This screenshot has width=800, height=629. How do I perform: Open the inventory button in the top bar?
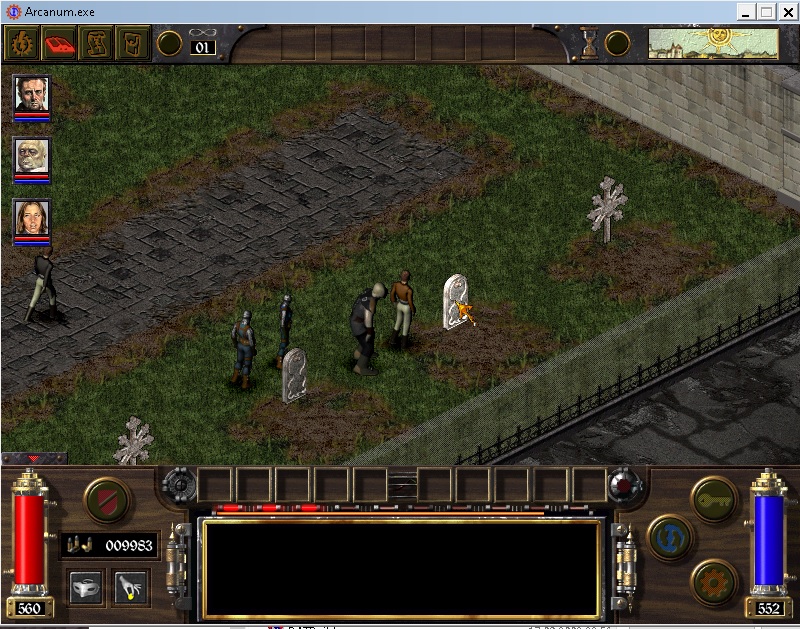(x=131, y=43)
